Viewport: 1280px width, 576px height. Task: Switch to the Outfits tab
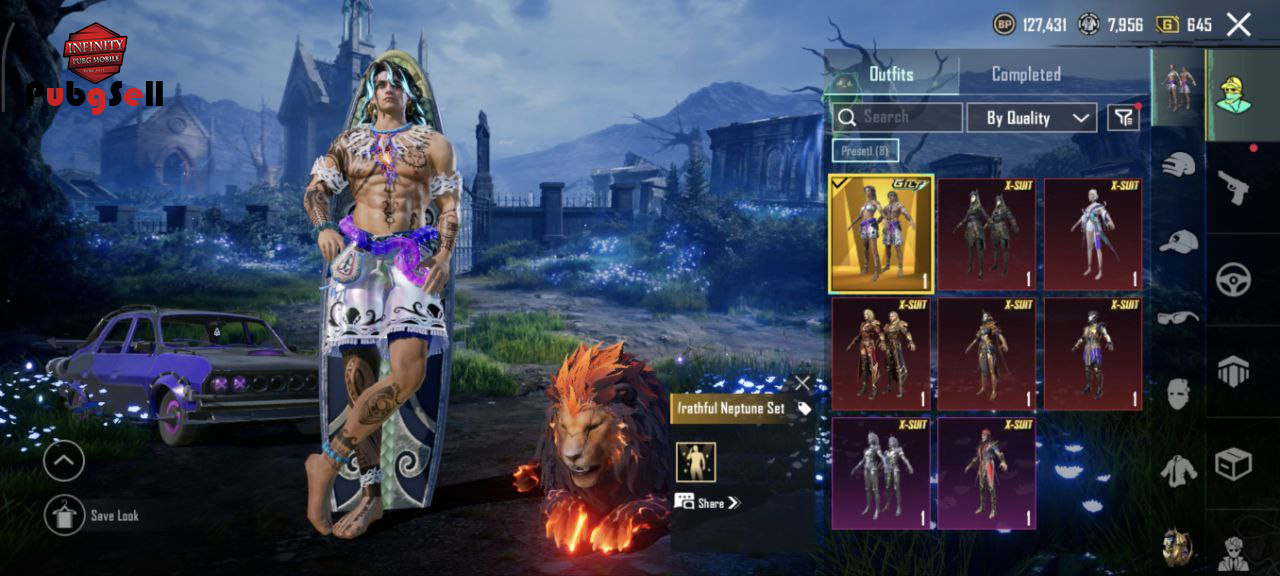click(891, 74)
